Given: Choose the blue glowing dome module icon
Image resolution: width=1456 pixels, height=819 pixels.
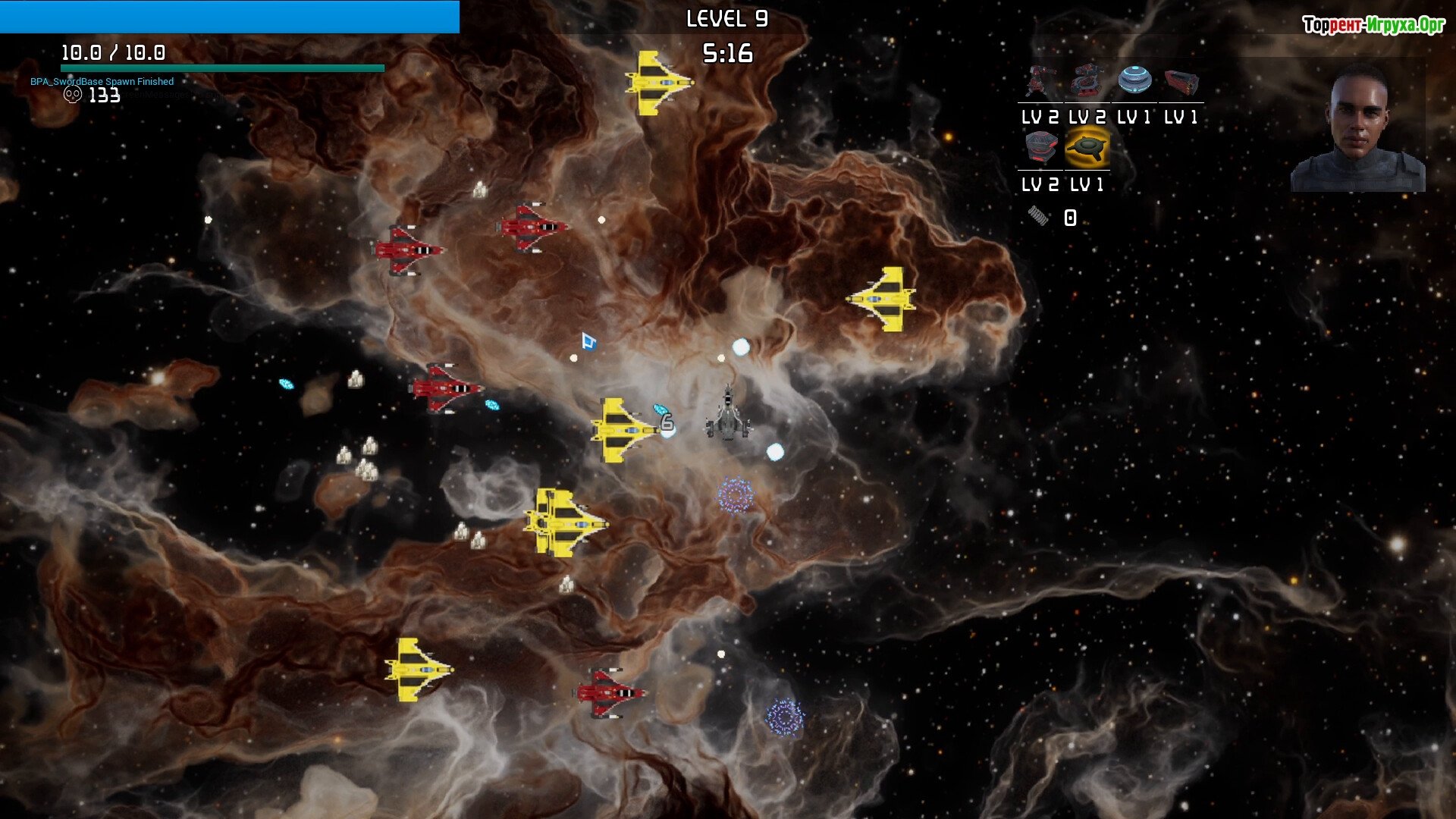Looking at the screenshot, I should coord(1134,80).
